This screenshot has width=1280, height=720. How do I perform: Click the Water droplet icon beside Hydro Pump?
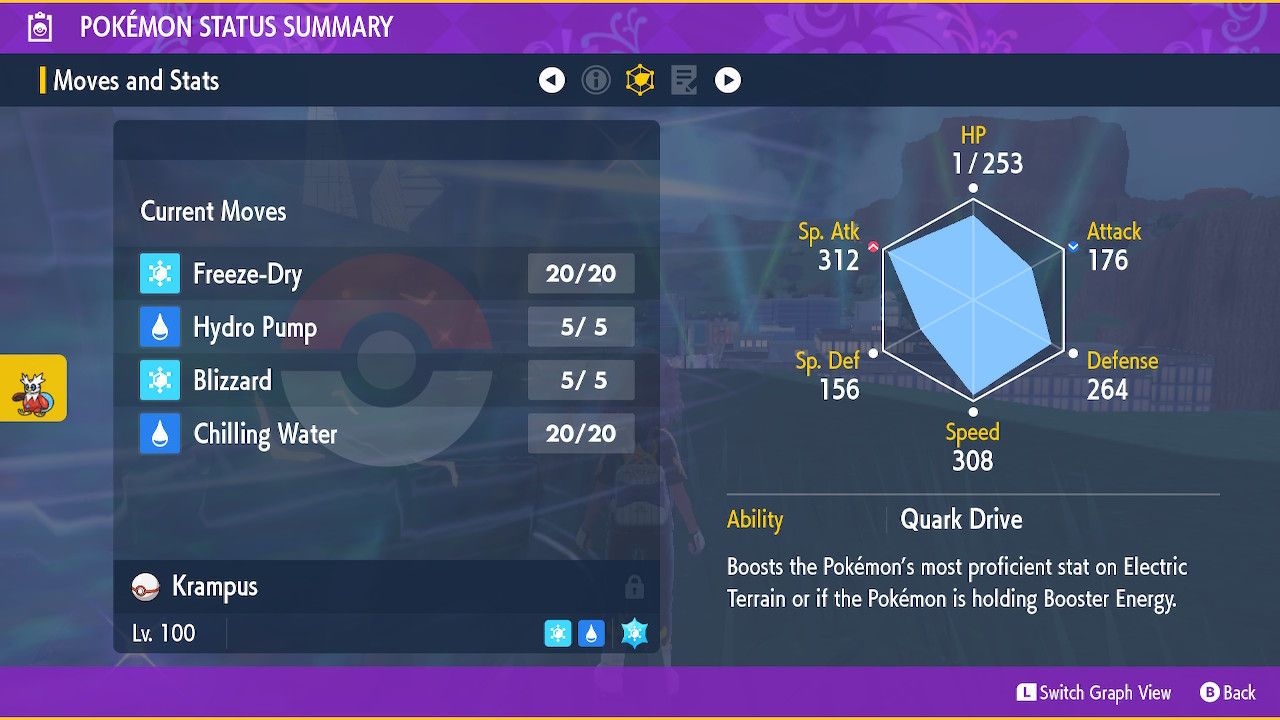pyautogui.click(x=161, y=327)
